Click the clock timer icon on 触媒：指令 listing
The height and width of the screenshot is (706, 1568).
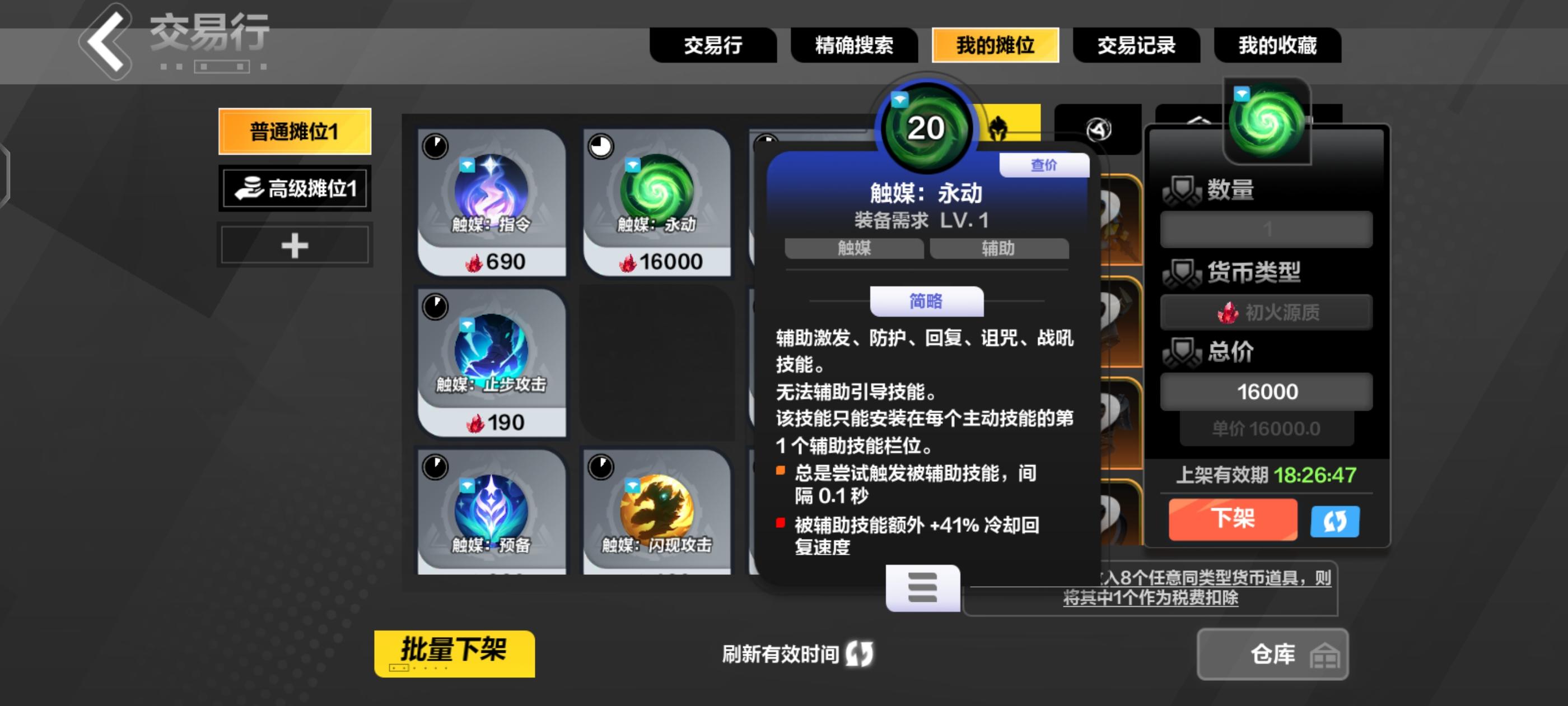tap(436, 146)
